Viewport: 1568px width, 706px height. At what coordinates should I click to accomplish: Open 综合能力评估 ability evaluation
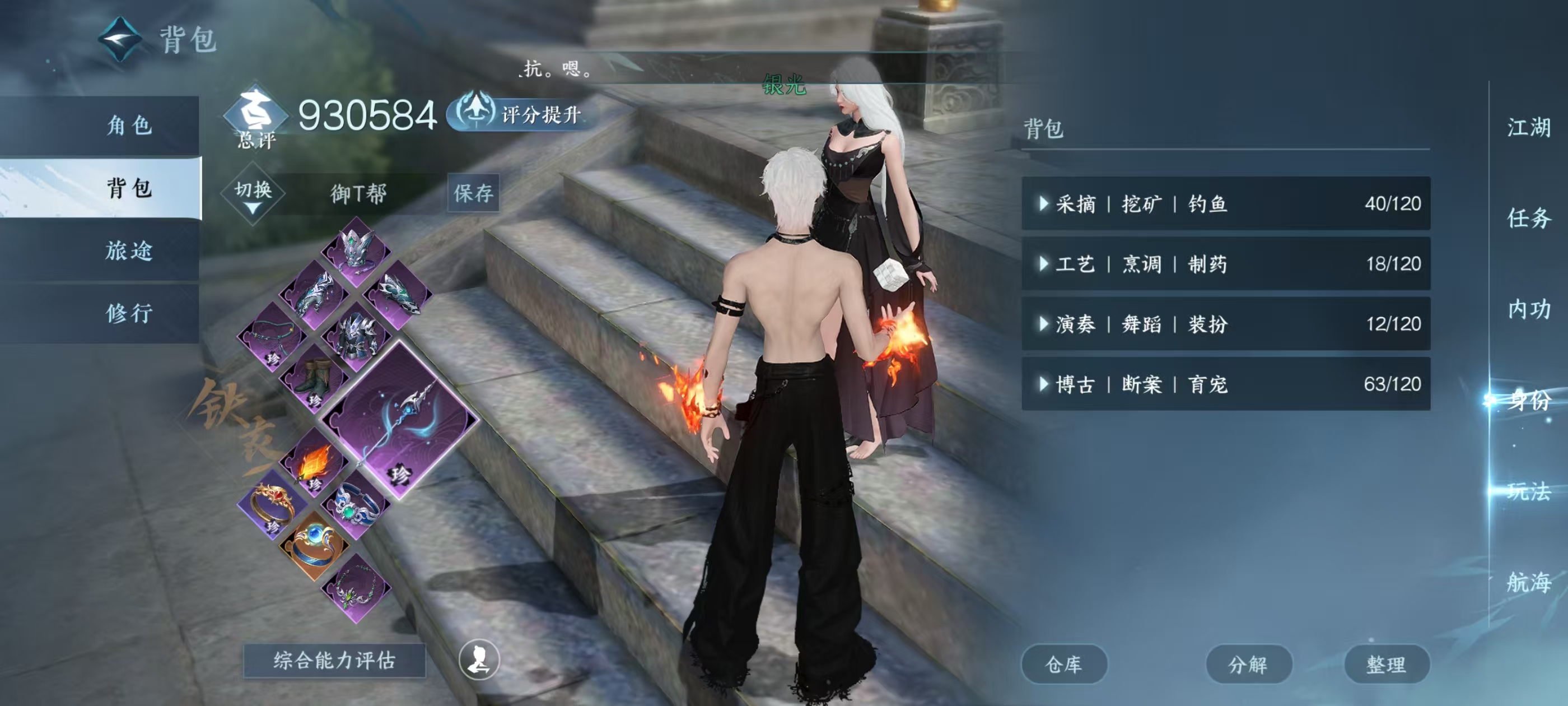(334, 660)
